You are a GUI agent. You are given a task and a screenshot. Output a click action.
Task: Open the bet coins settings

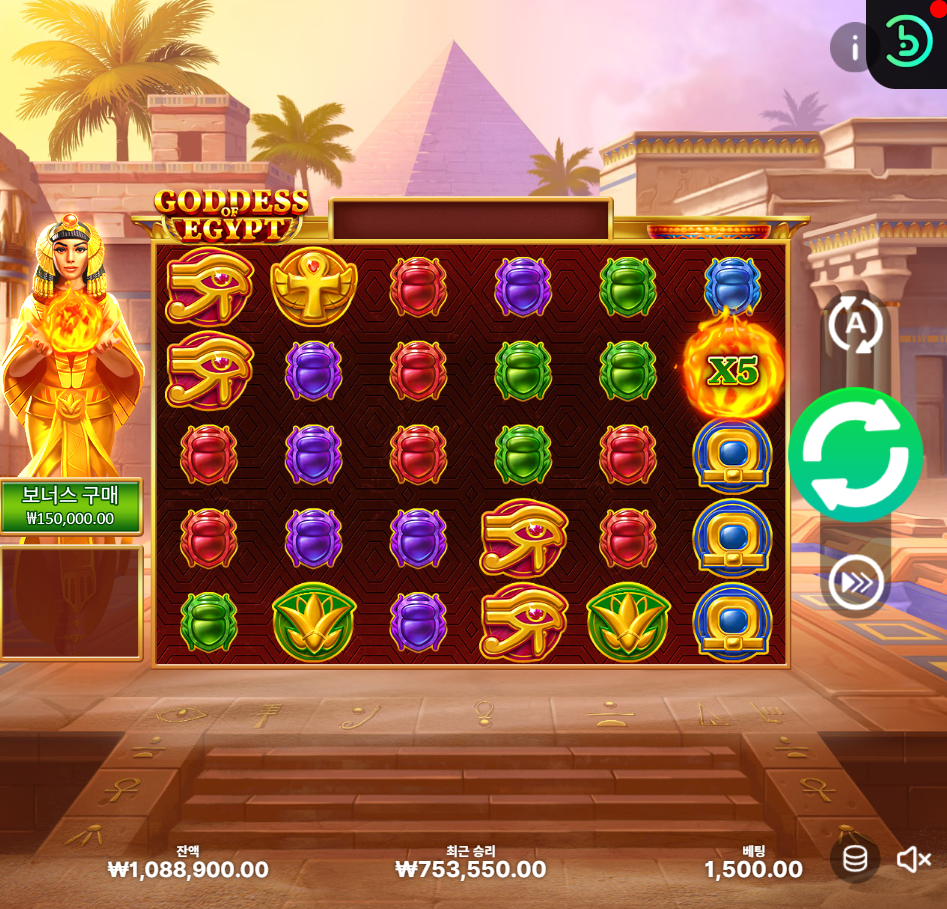pyautogui.click(x=855, y=859)
